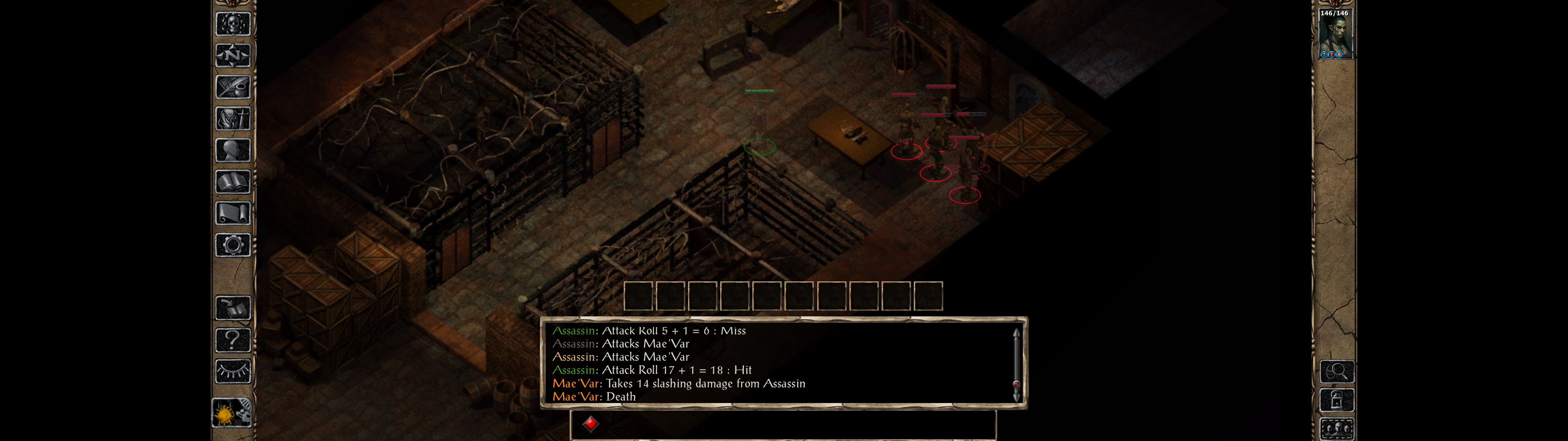Open the question mark help button
The height and width of the screenshot is (441, 1568).
(232, 339)
